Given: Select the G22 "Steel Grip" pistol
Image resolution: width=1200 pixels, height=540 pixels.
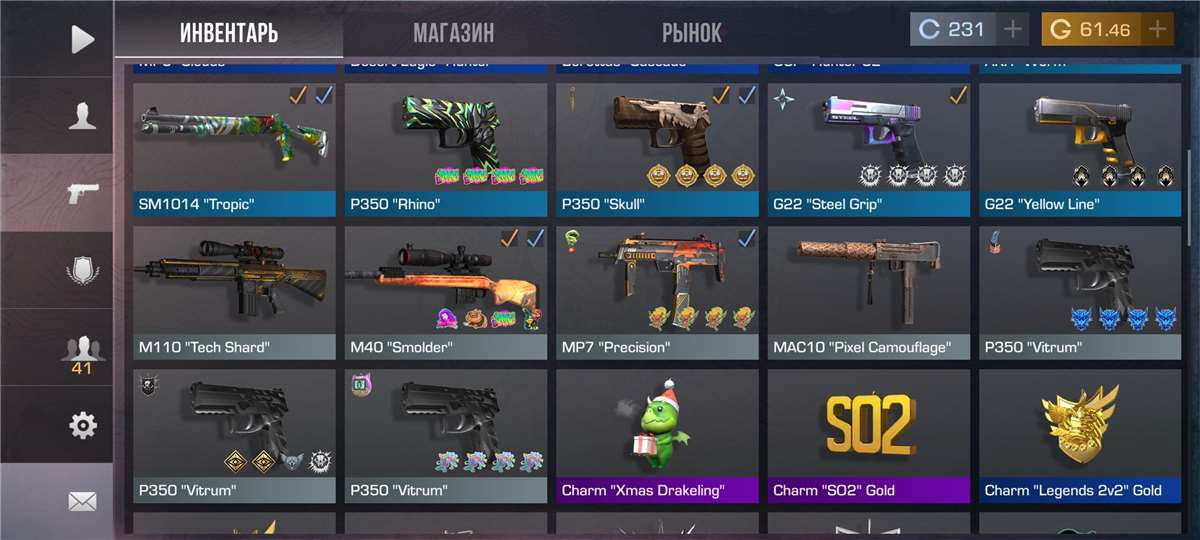Looking at the screenshot, I should (x=869, y=148).
